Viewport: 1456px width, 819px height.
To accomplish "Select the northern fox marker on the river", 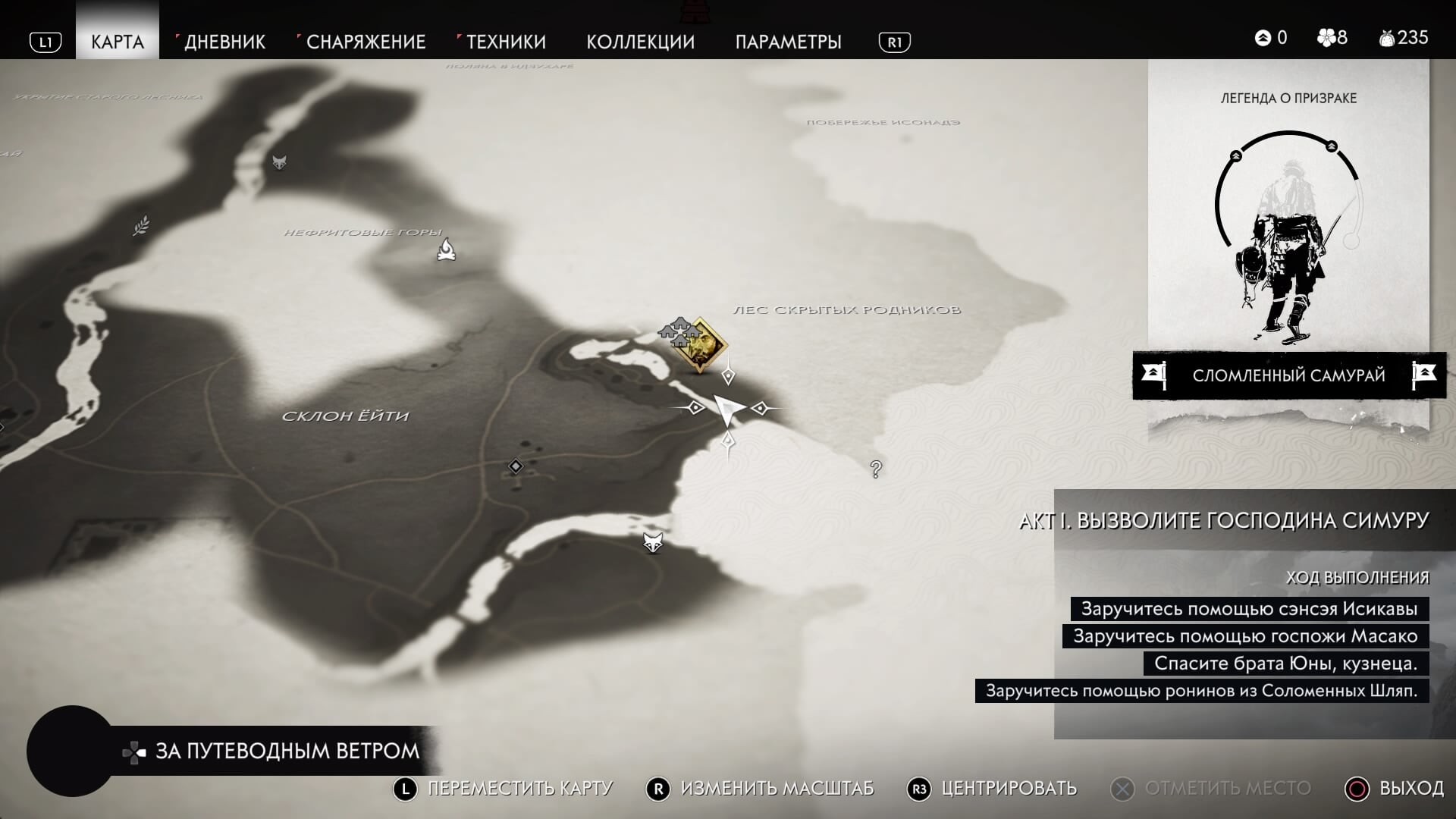I will (x=280, y=162).
